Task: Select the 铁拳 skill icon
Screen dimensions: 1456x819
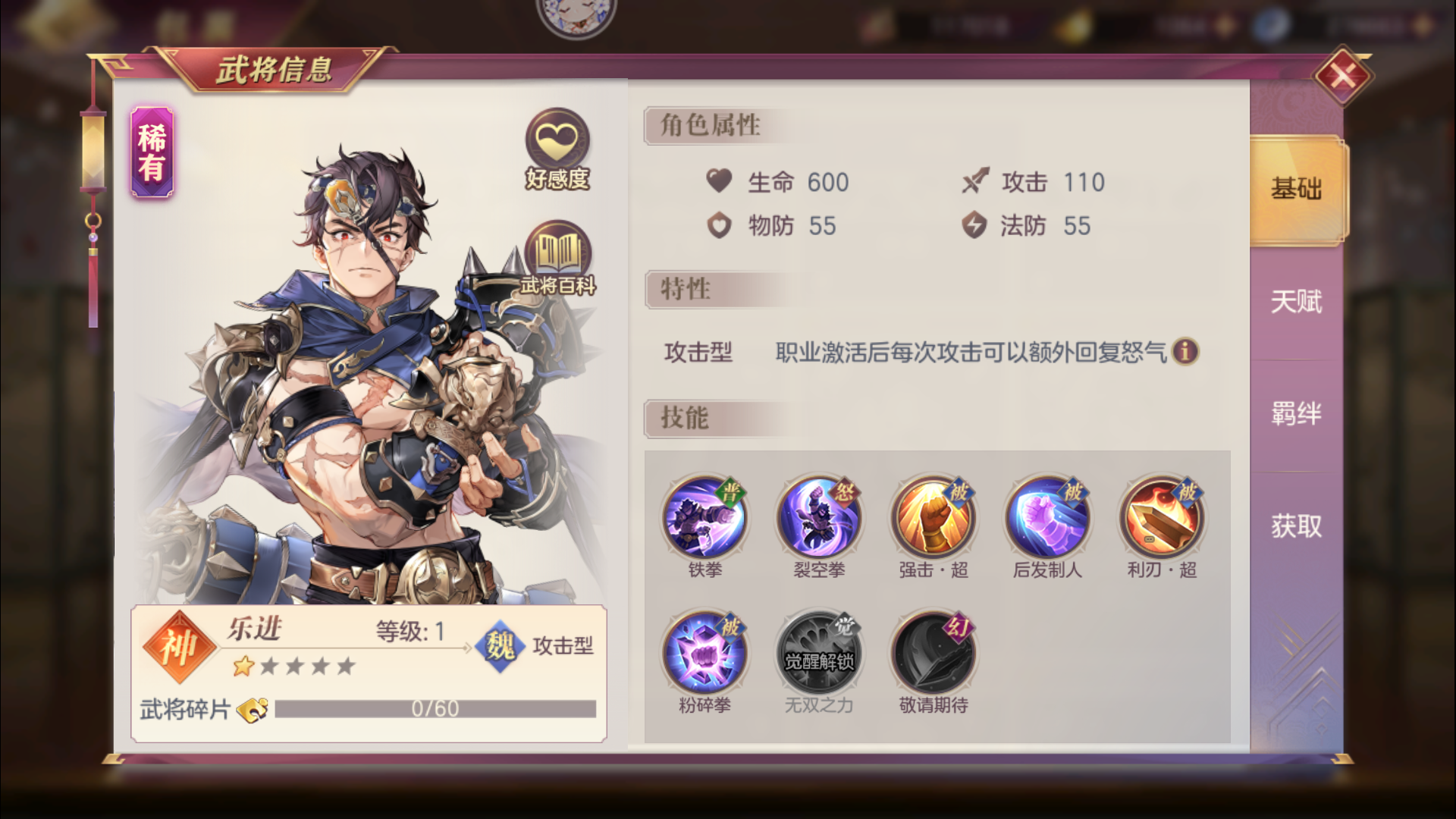Action: (x=705, y=518)
